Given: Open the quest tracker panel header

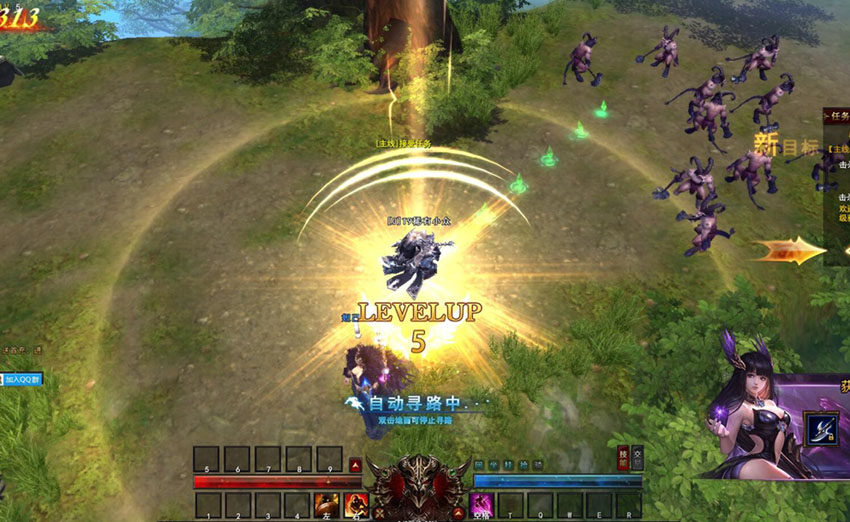Looking at the screenshot, I should pos(836,117).
